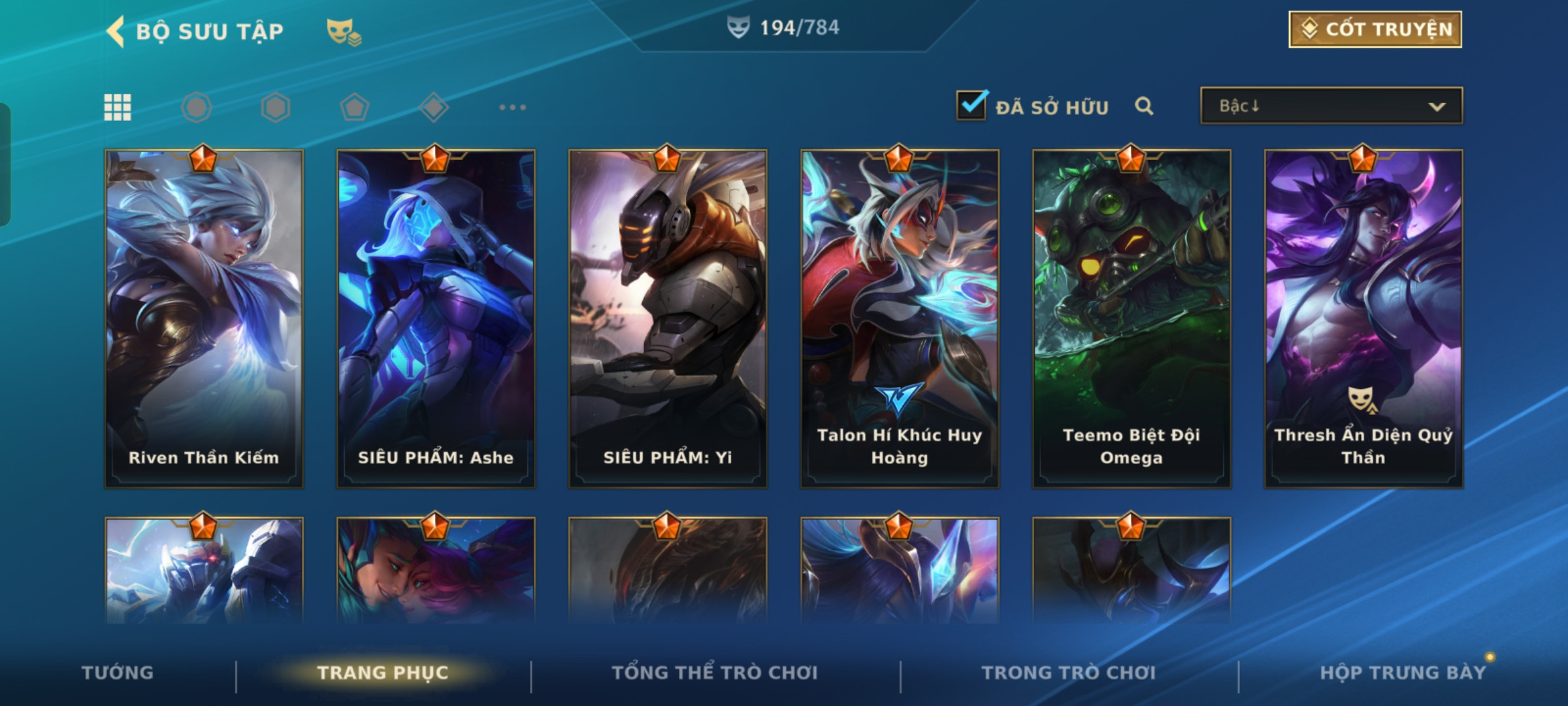Select Talon Hí Khúc Huy Hoàng skin
The image size is (1568, 706).
[x=900, y=318]
